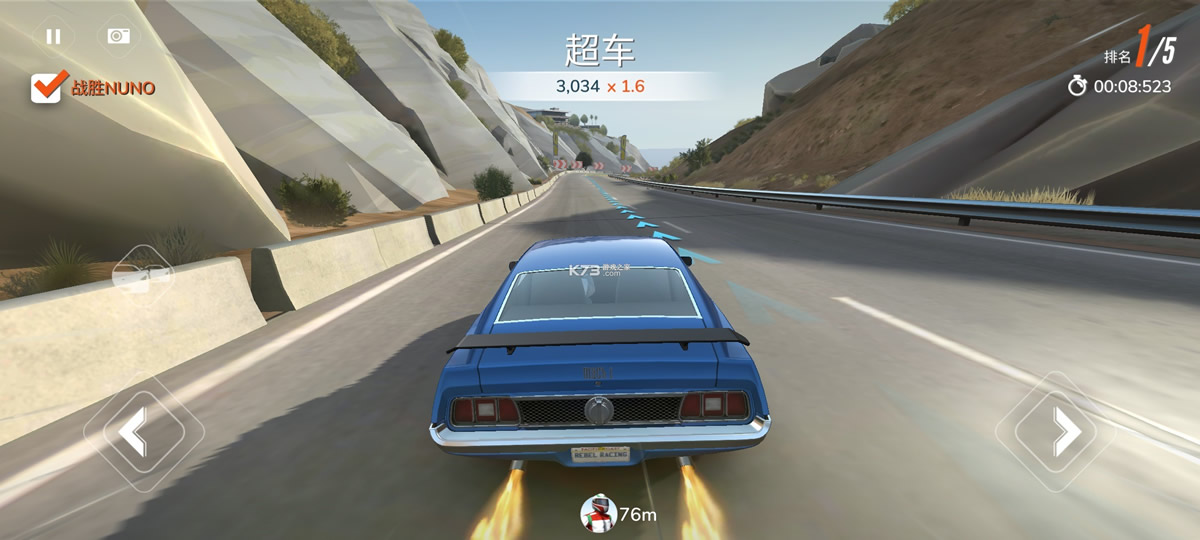Select the 战胜NUNO objective tracker
This screenshot has width=1200, height=540.
[93, 88]
